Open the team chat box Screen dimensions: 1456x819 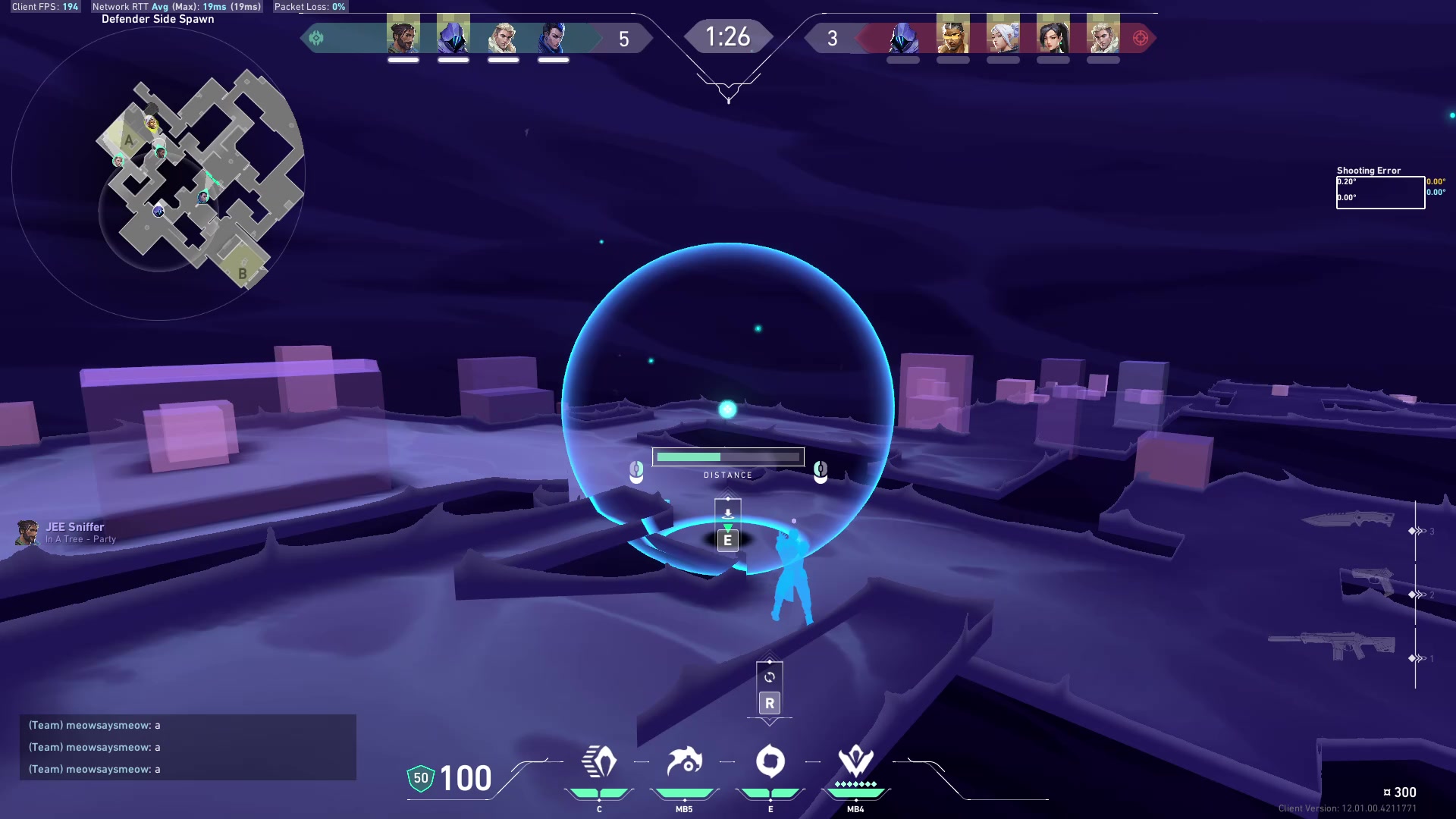click(x=187, y=747)
